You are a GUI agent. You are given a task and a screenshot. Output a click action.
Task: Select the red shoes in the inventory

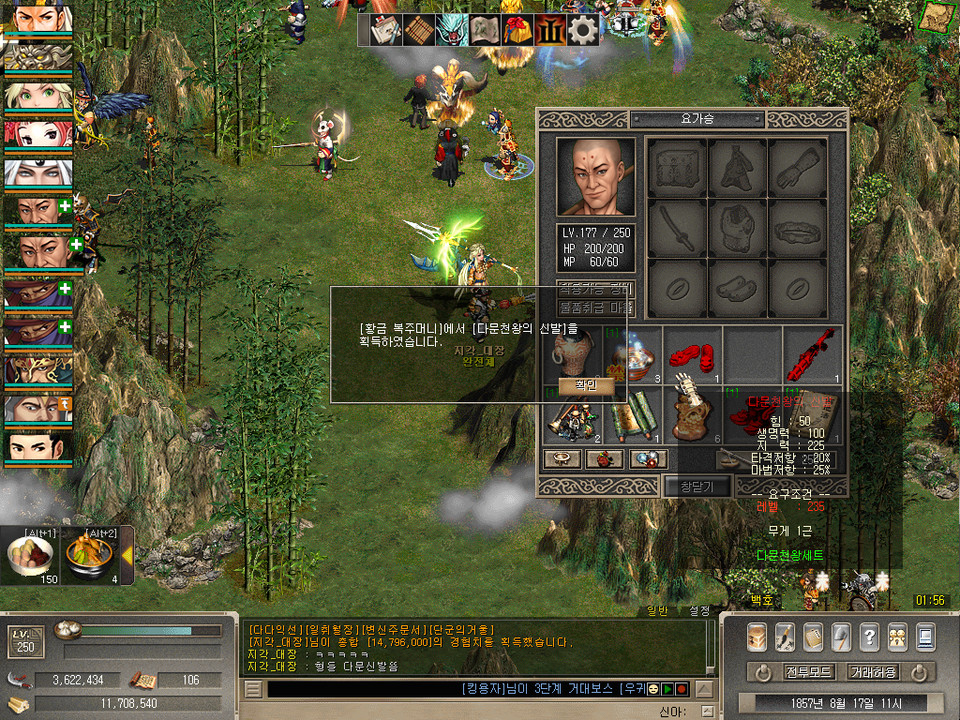688,352
